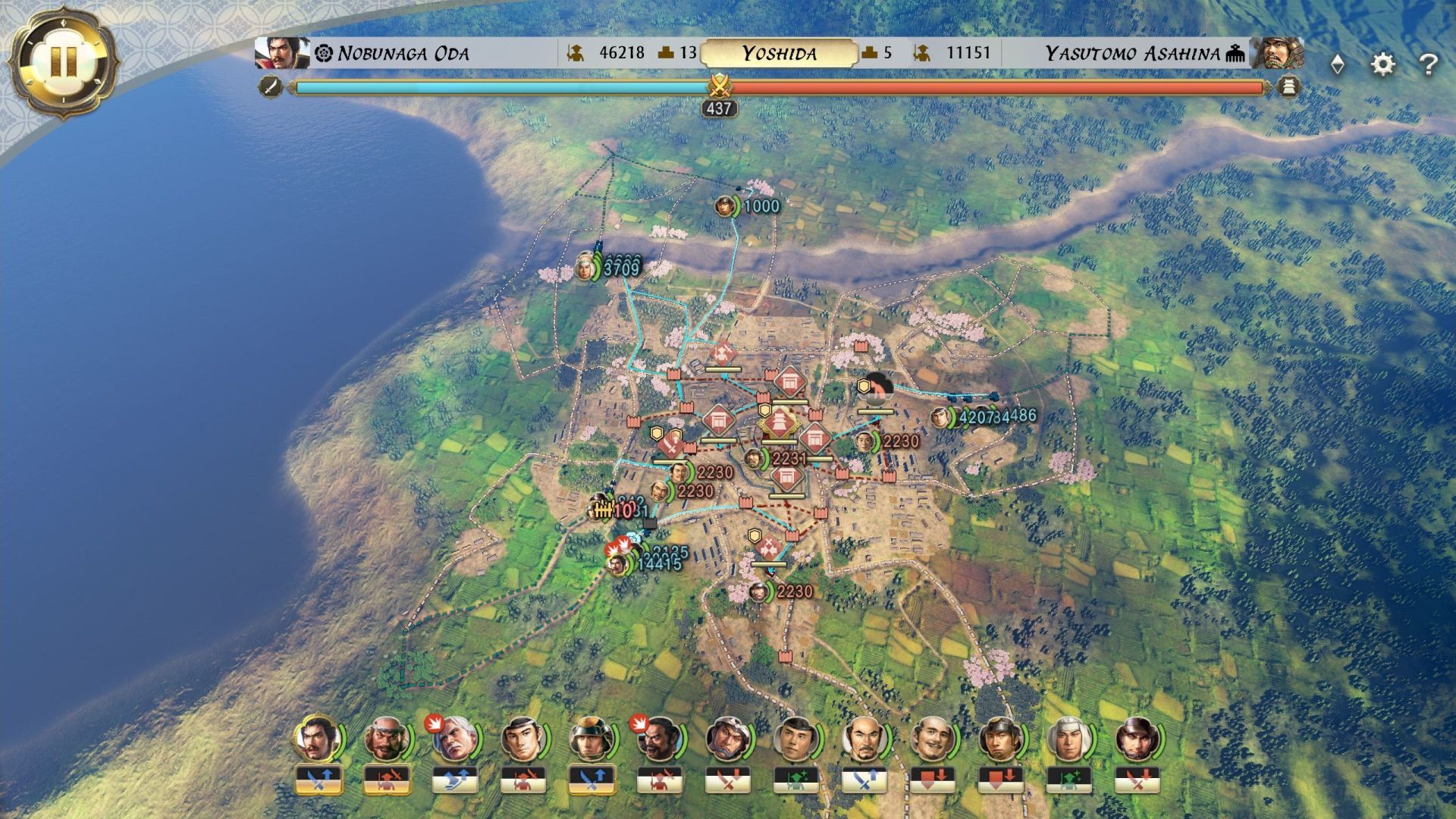Select Nobunaga Oda's commander portrait
1456x819 pixels.
click(x=281, y=53)
